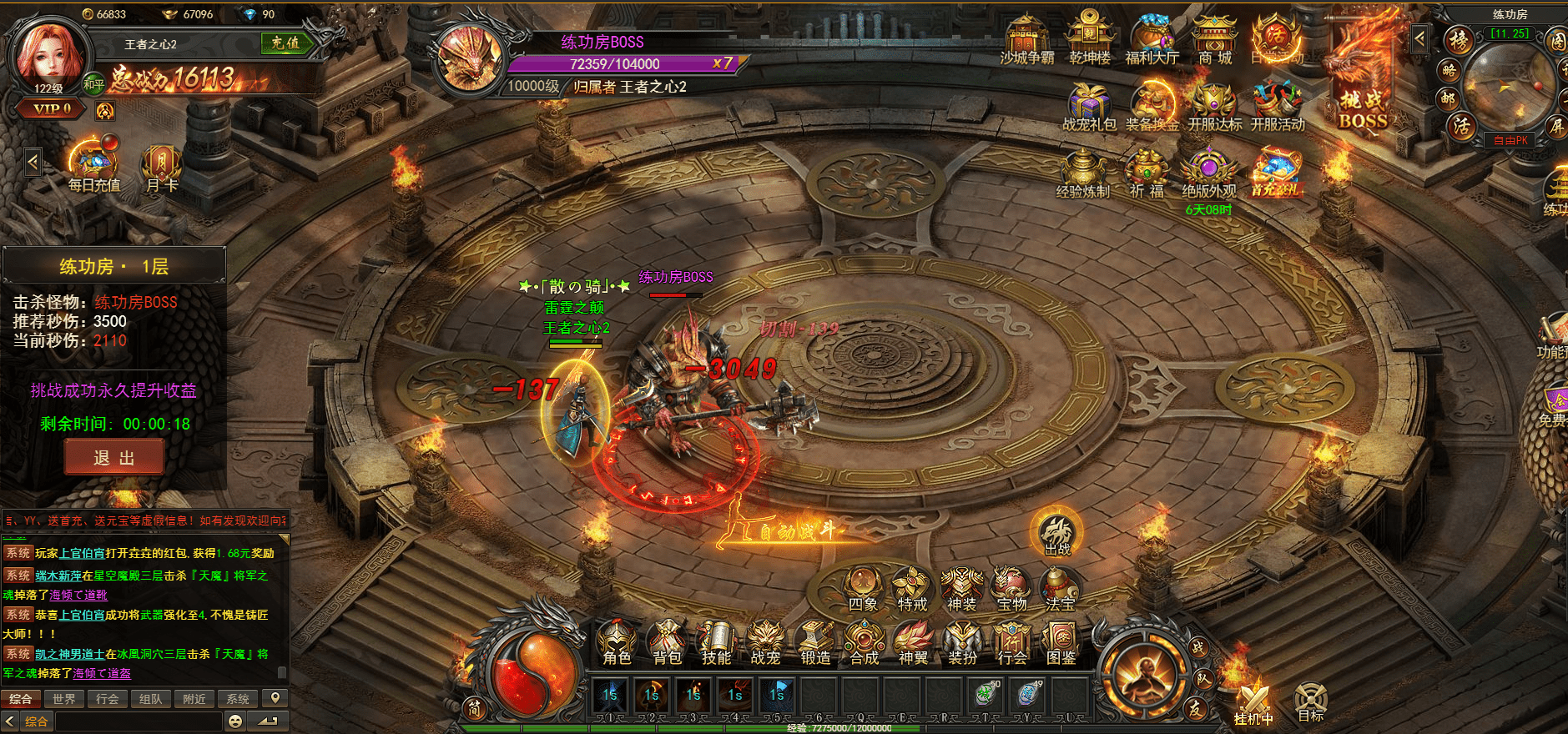Switch chat to the 世界 tab
The image size is (1568, 734).
tap(64, 699)
